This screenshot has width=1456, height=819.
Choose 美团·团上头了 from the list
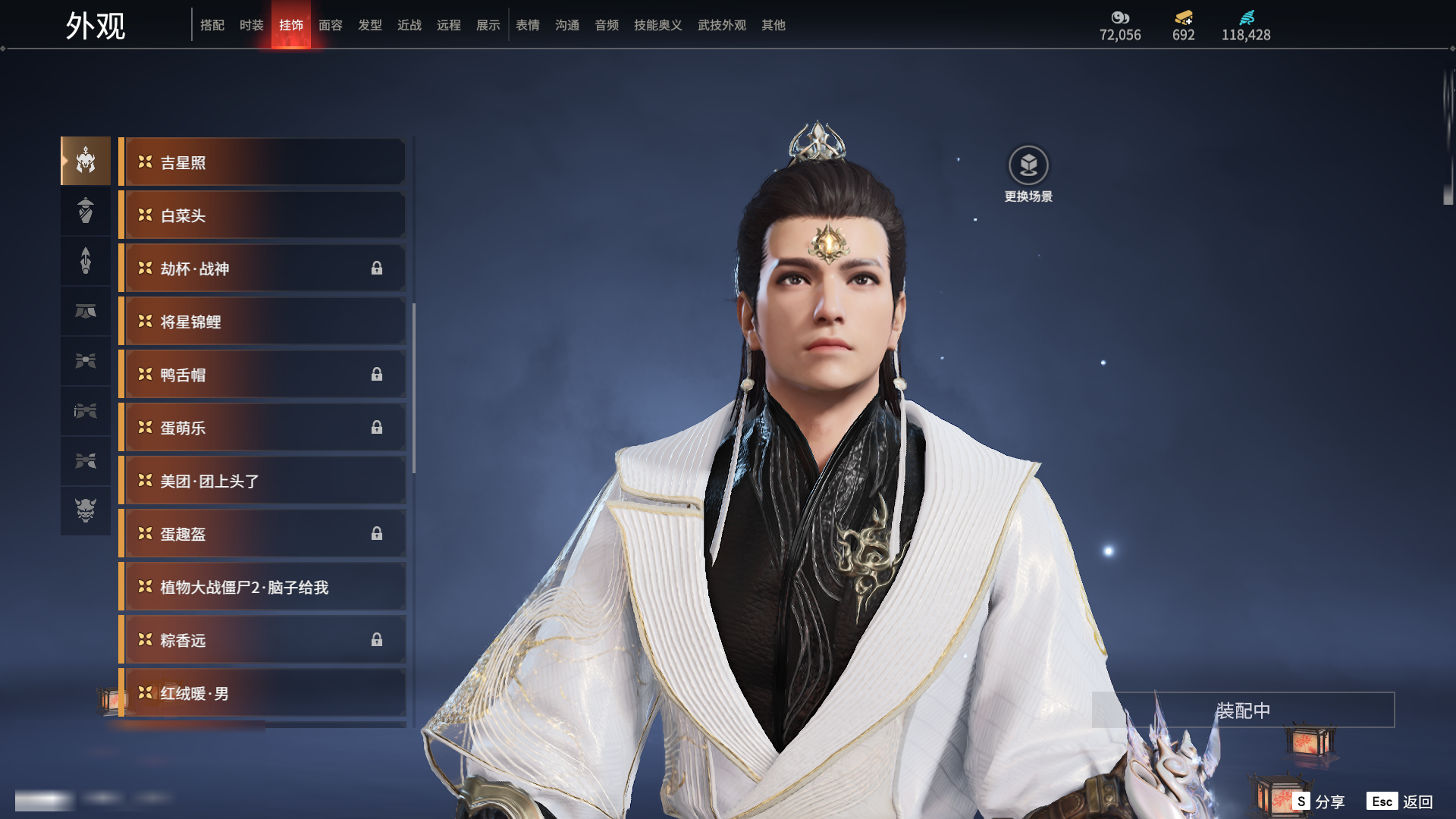262,481
